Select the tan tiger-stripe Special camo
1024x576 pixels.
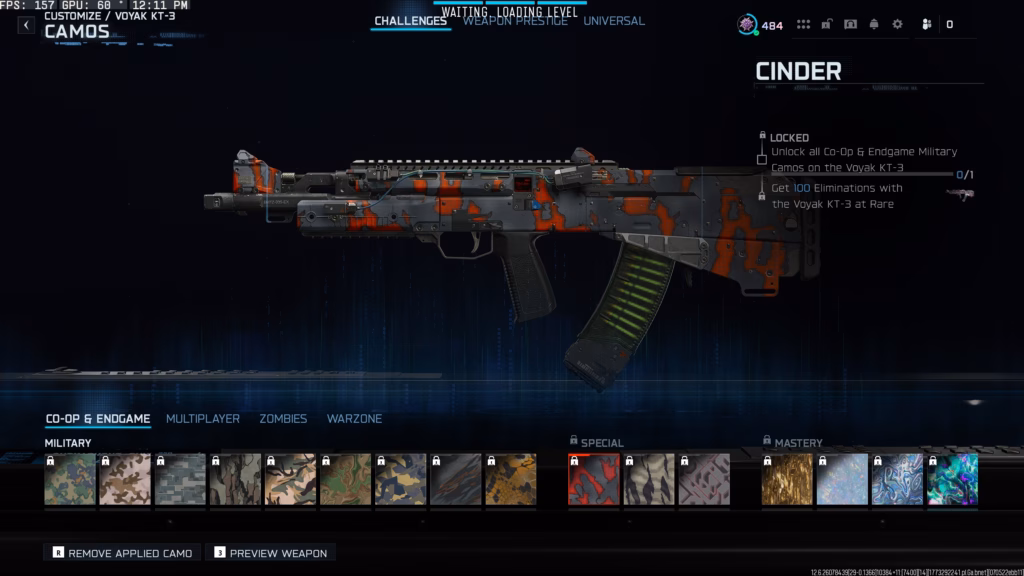click(649, 479)
